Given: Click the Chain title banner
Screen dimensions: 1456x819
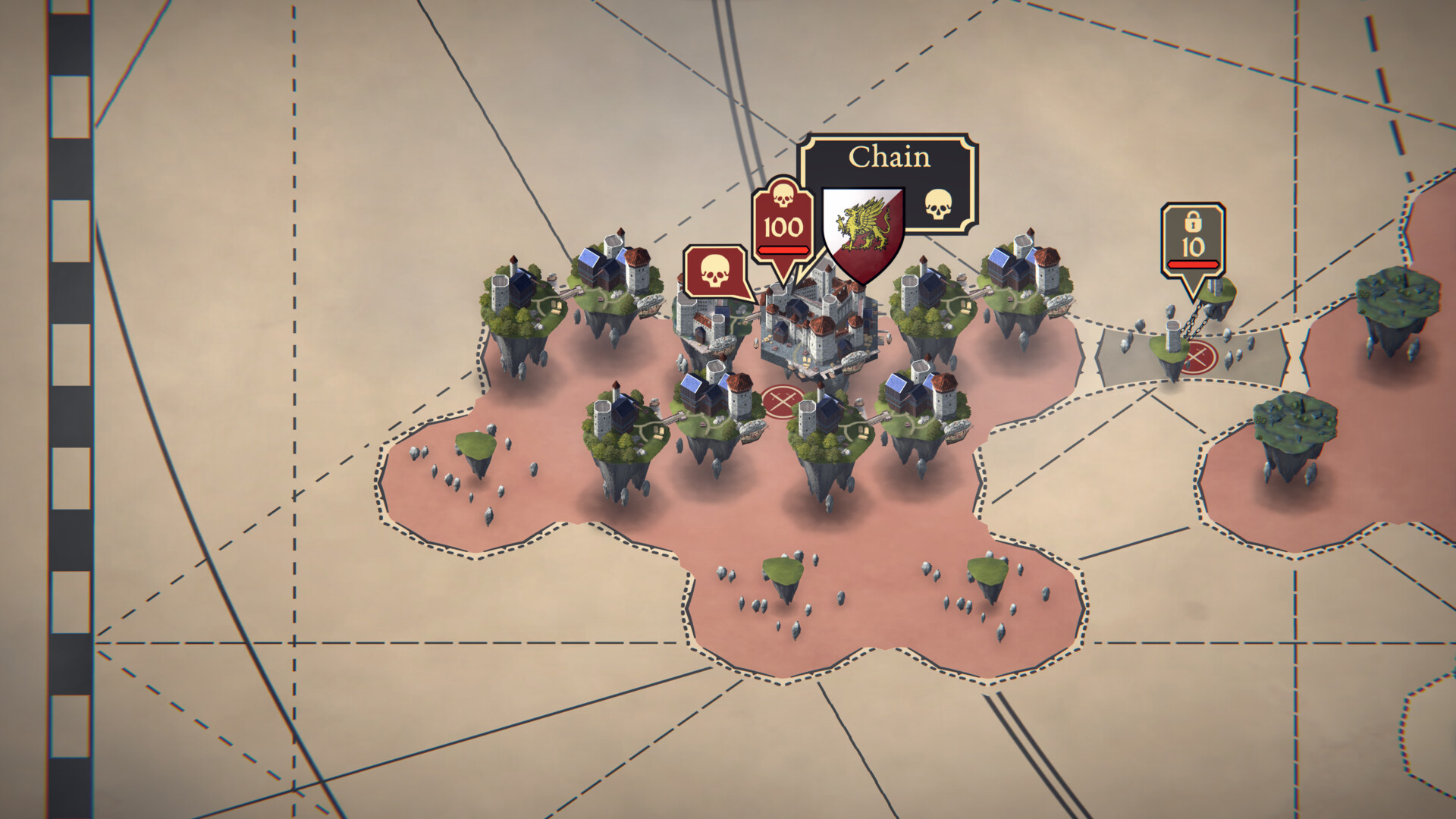Looking at the screenshot, I should pyautogui.click(x=891, y=158).
